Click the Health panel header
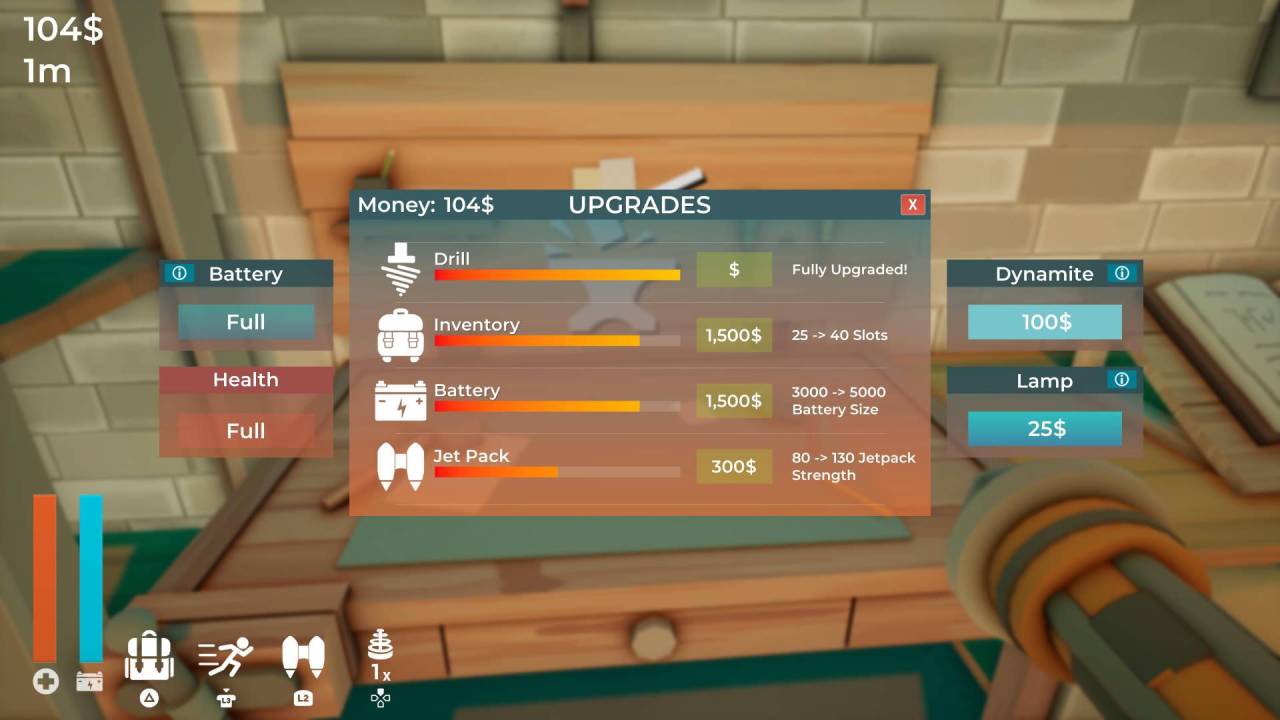Image resolution: width=1280 pixels, height=720 pixels. (x=246, y=380)
